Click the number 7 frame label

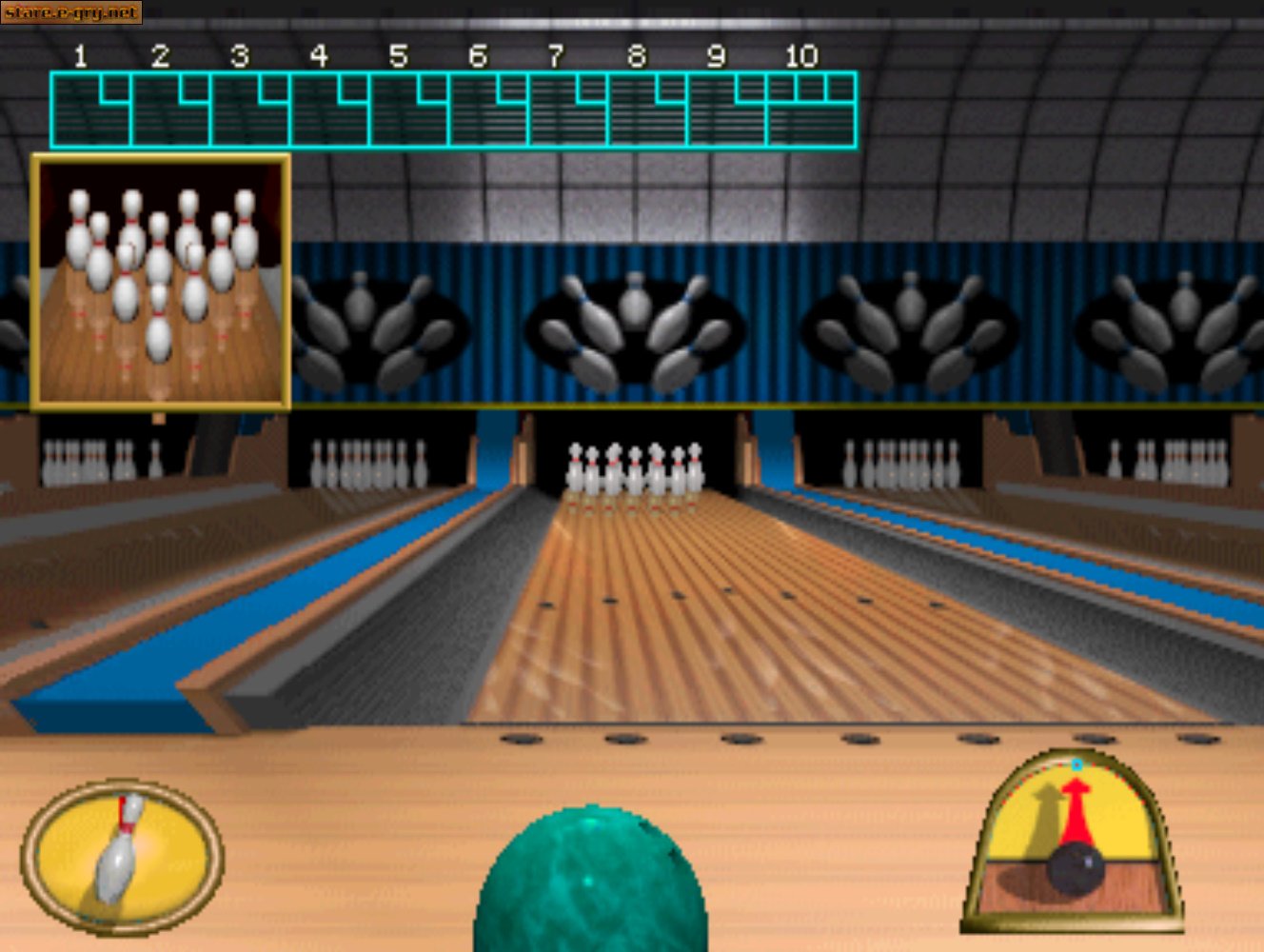(554, 57)
